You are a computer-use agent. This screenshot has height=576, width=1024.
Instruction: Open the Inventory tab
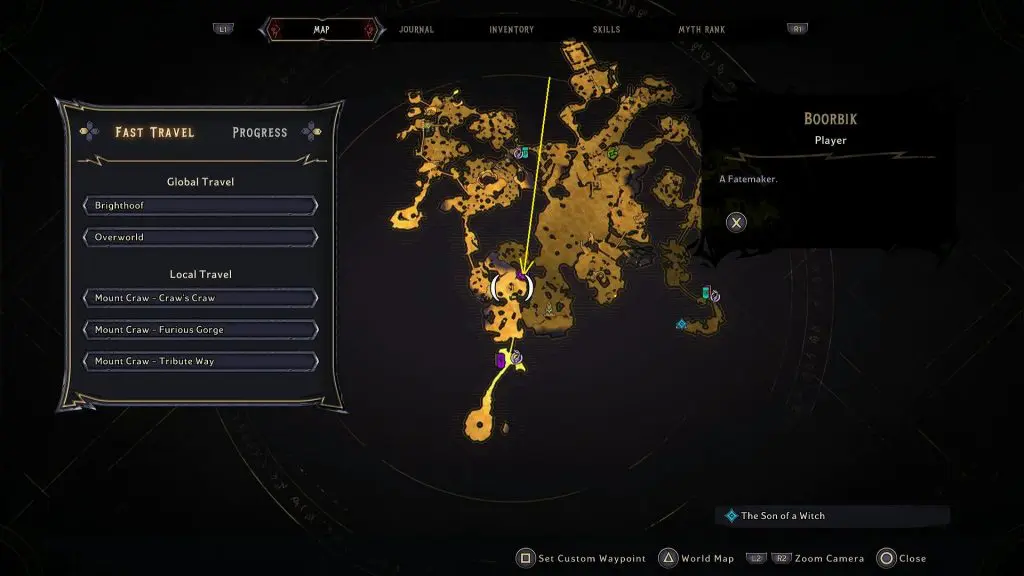(x=511, y=30)
